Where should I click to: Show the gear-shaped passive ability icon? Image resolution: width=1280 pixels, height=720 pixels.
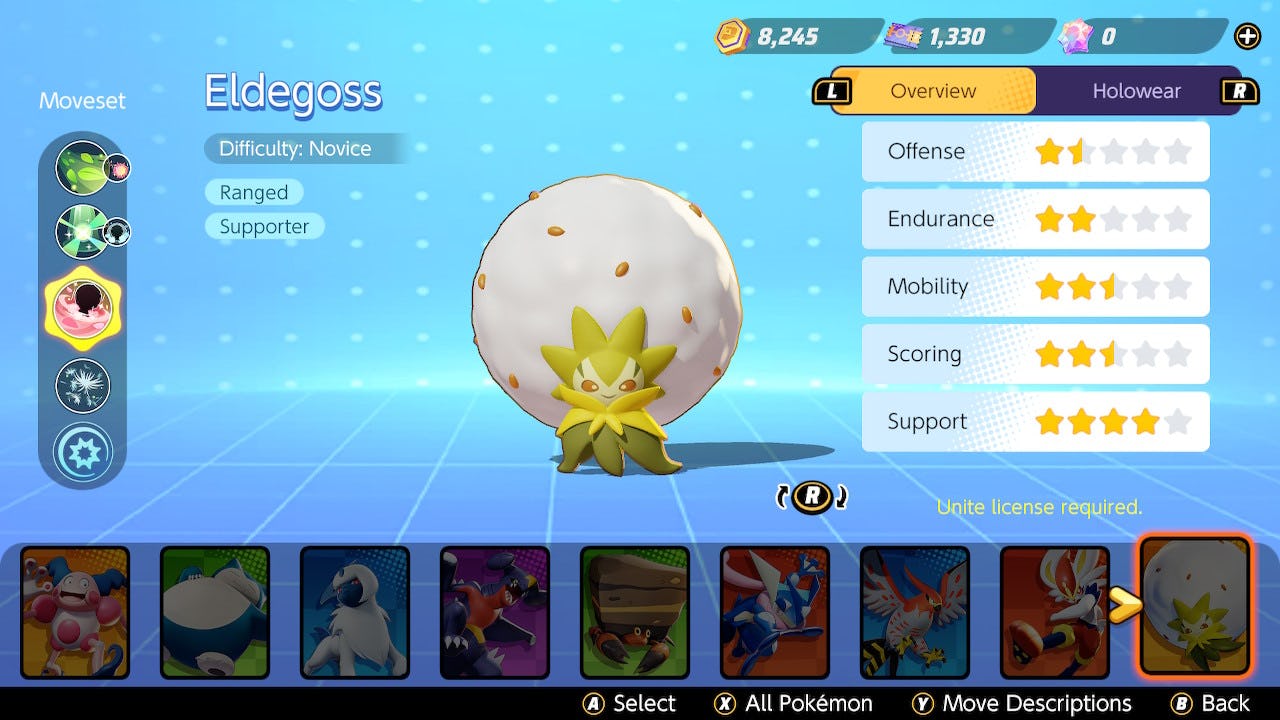pyautogui.click(x=82, y=452)
